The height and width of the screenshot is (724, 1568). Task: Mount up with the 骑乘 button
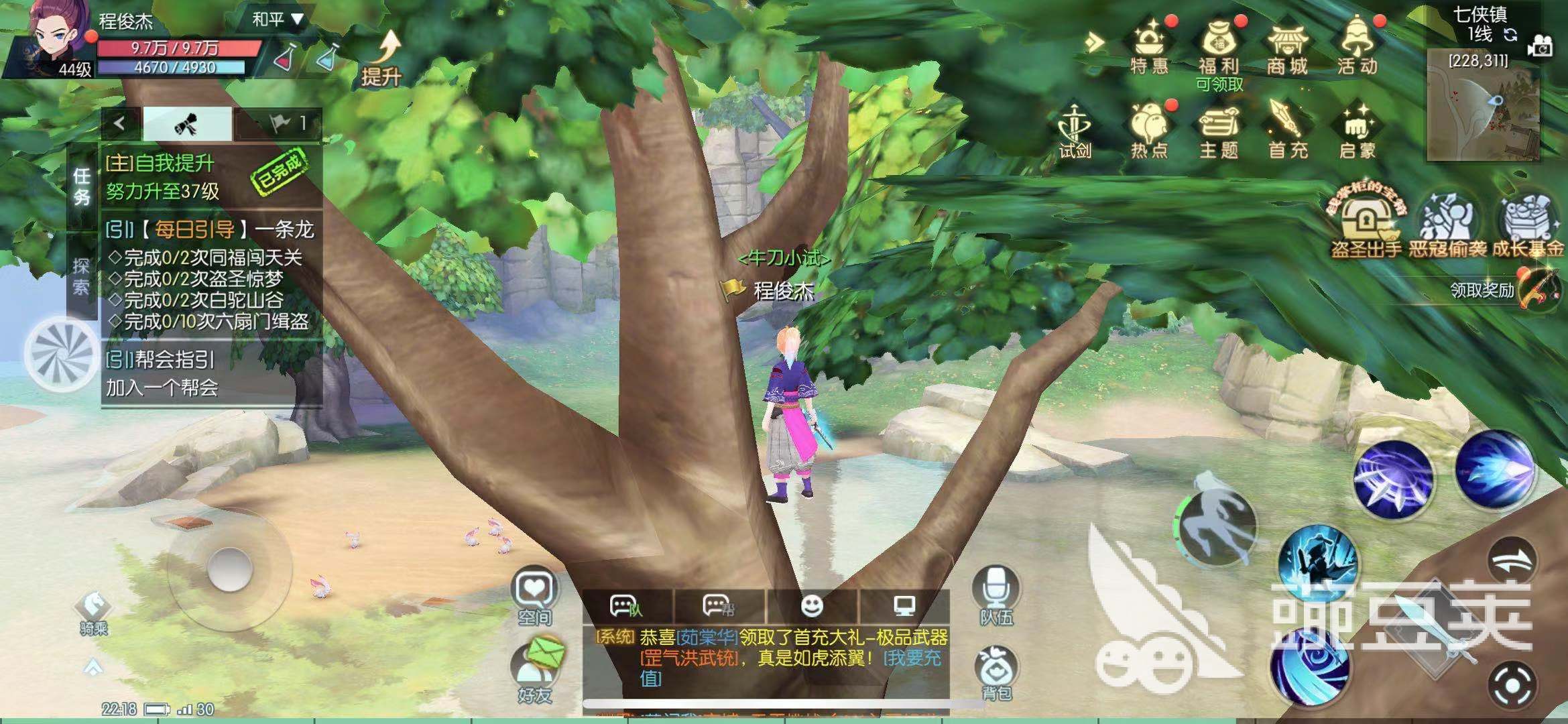tap(94, 611)
